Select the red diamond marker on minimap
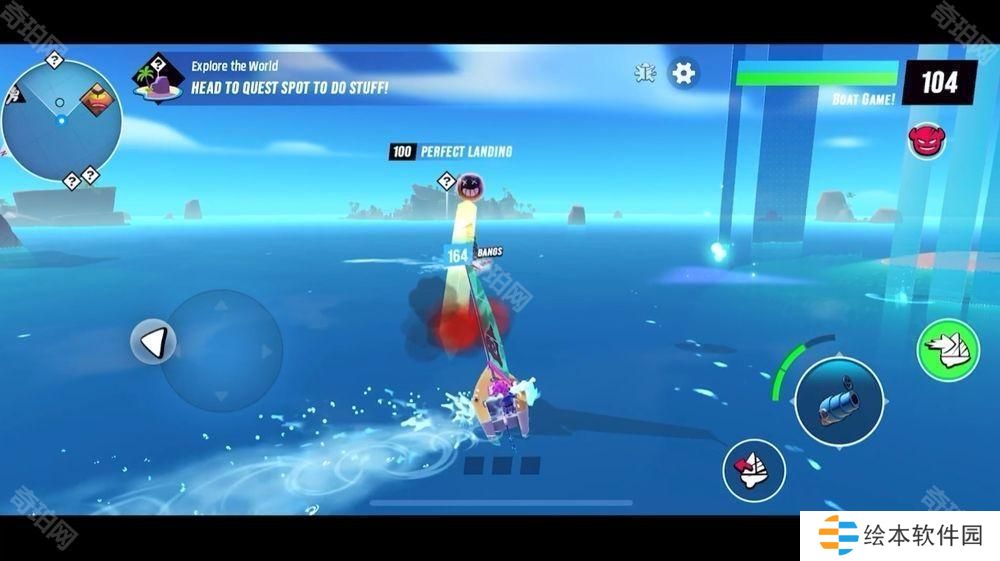Screen dimensions: 1000x561 click(x=96, y=99)
